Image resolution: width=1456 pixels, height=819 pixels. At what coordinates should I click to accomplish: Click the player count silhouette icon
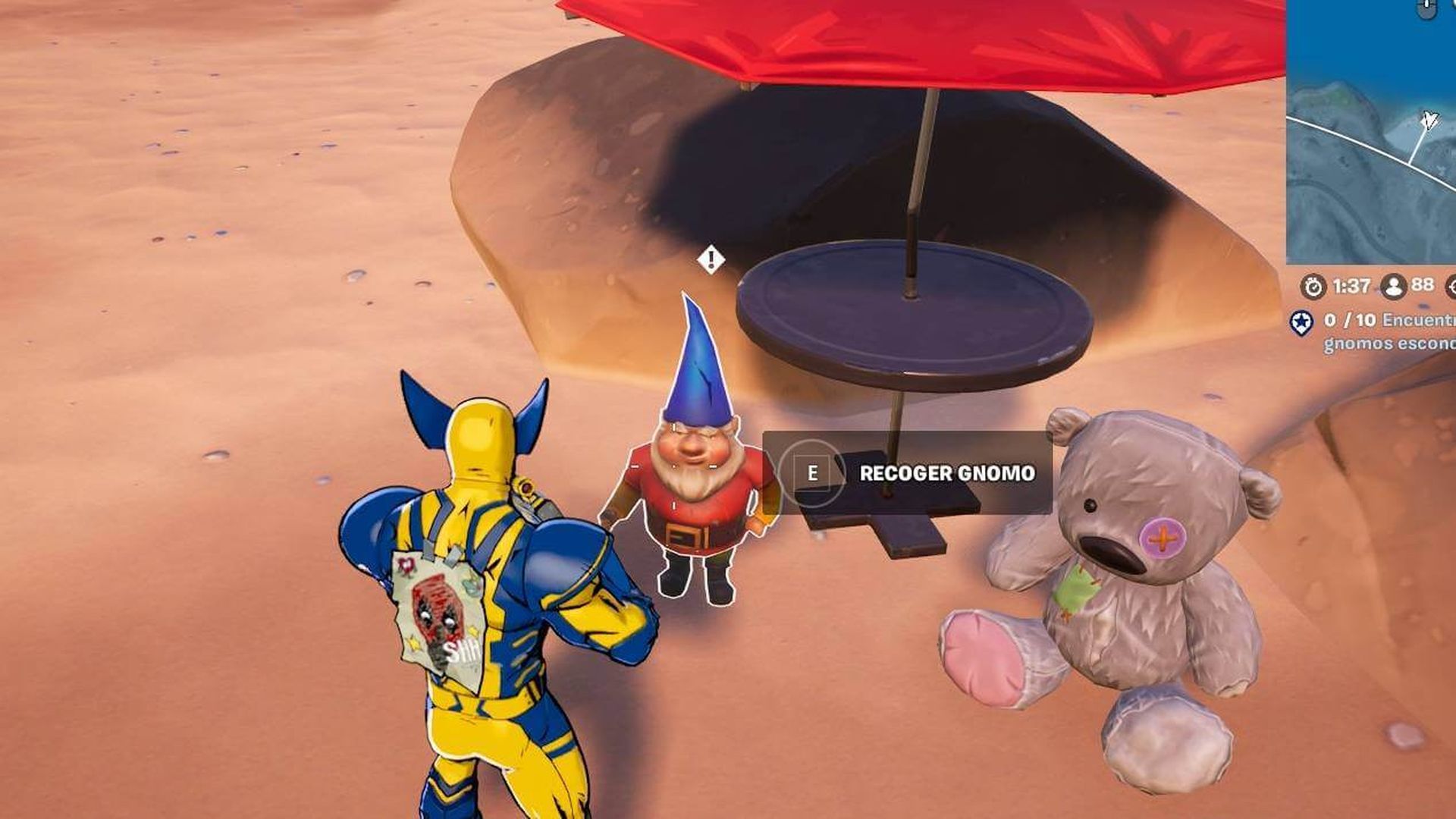[x=1393, y=287]
